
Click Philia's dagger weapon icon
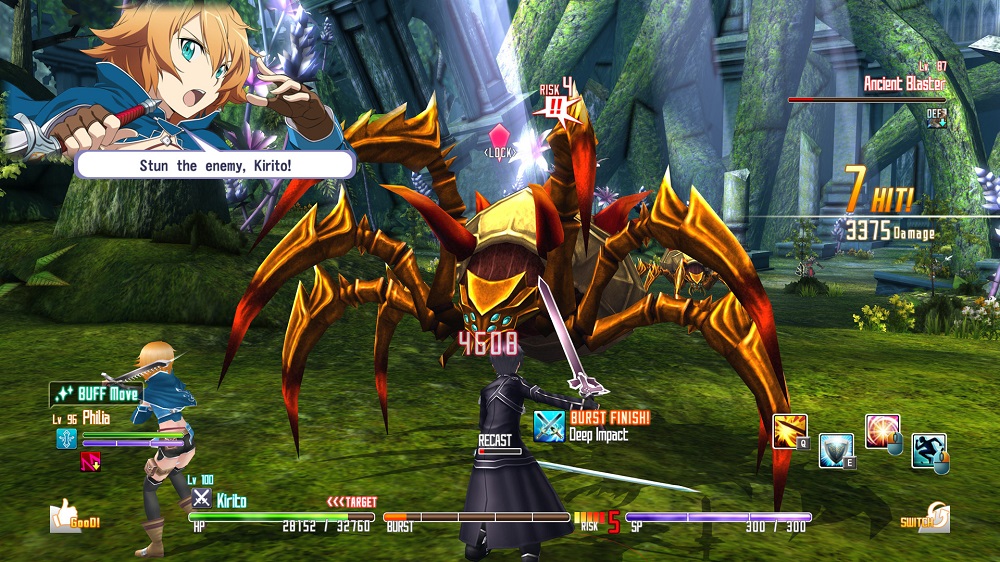66,438
